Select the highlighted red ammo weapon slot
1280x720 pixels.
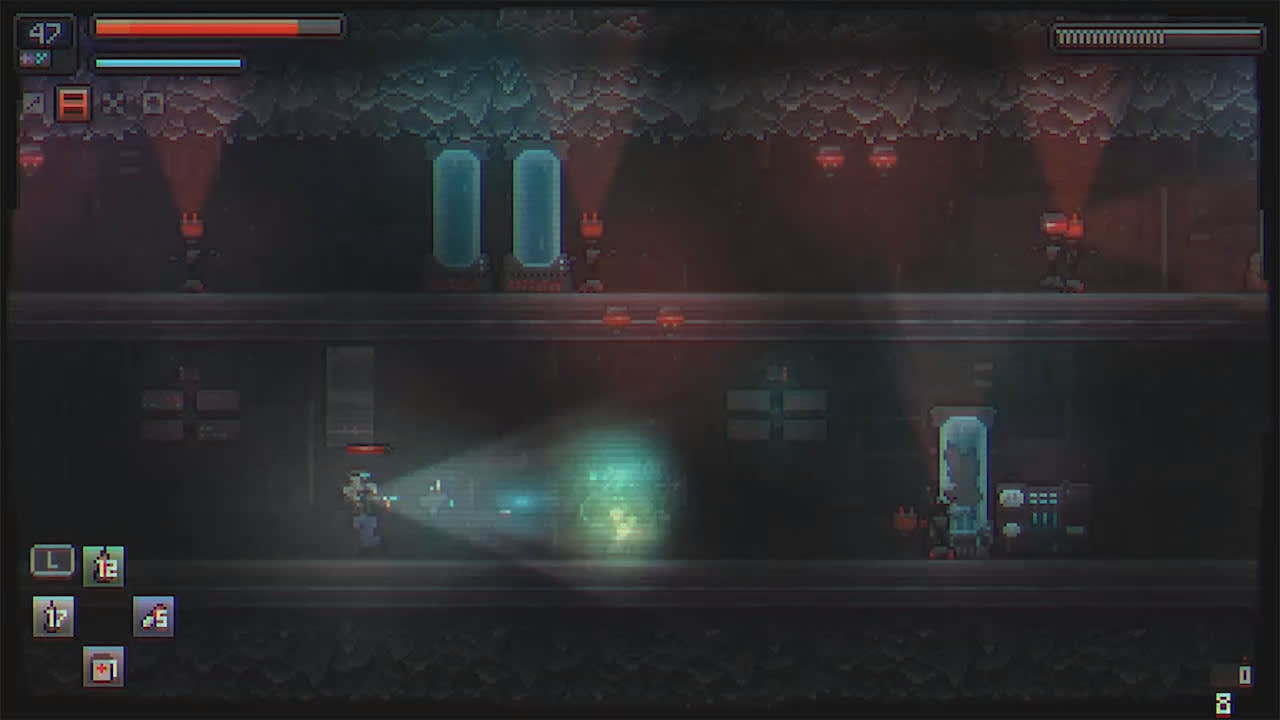[73, 103]
